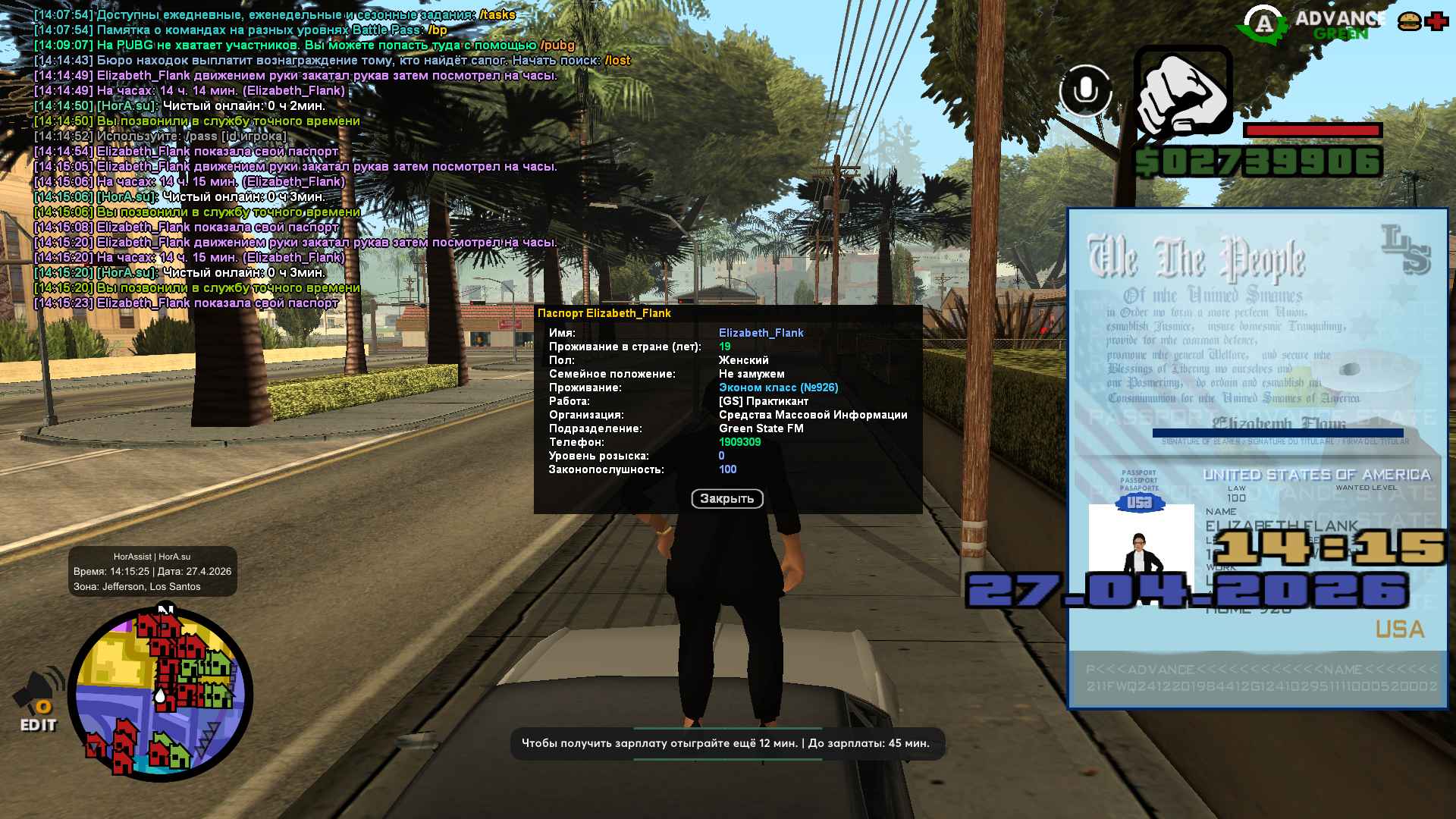Image resolution: width=1456 pixels, height=819 pixels.
Task: Click the megaphone EDIT icon
Action: [x=39, y=701]
